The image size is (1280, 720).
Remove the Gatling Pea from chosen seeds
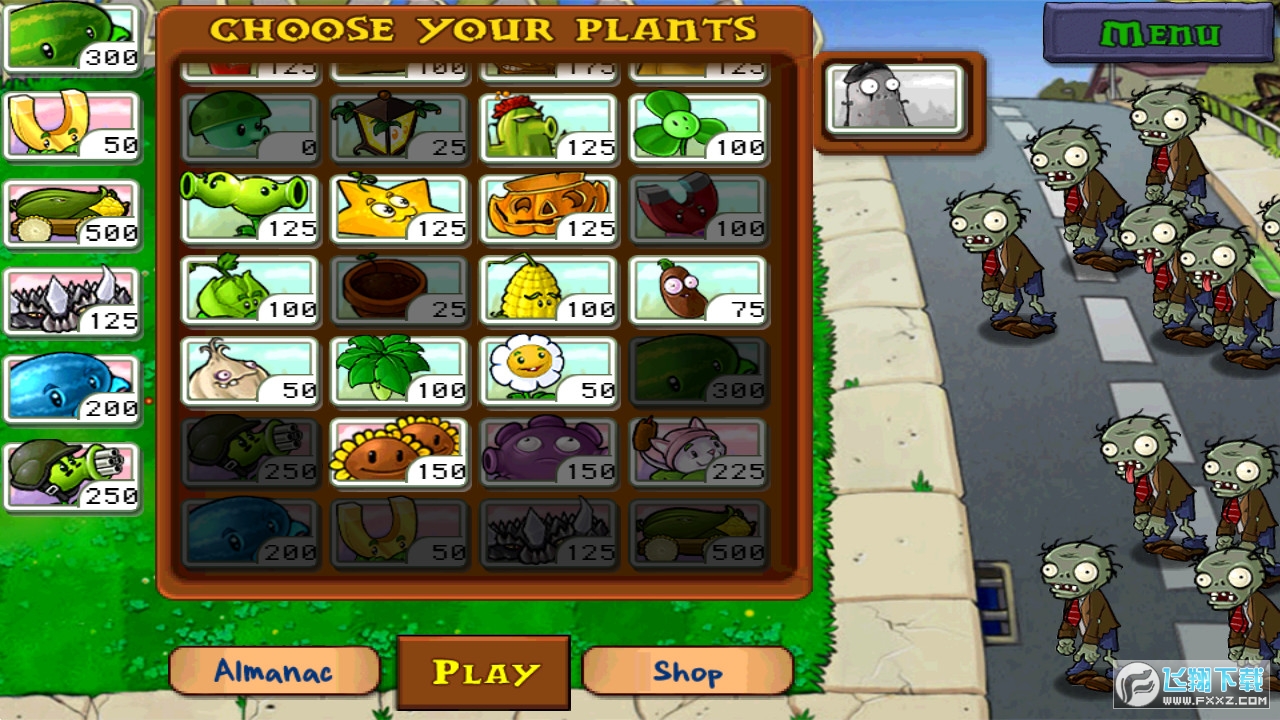coord(72,476)
